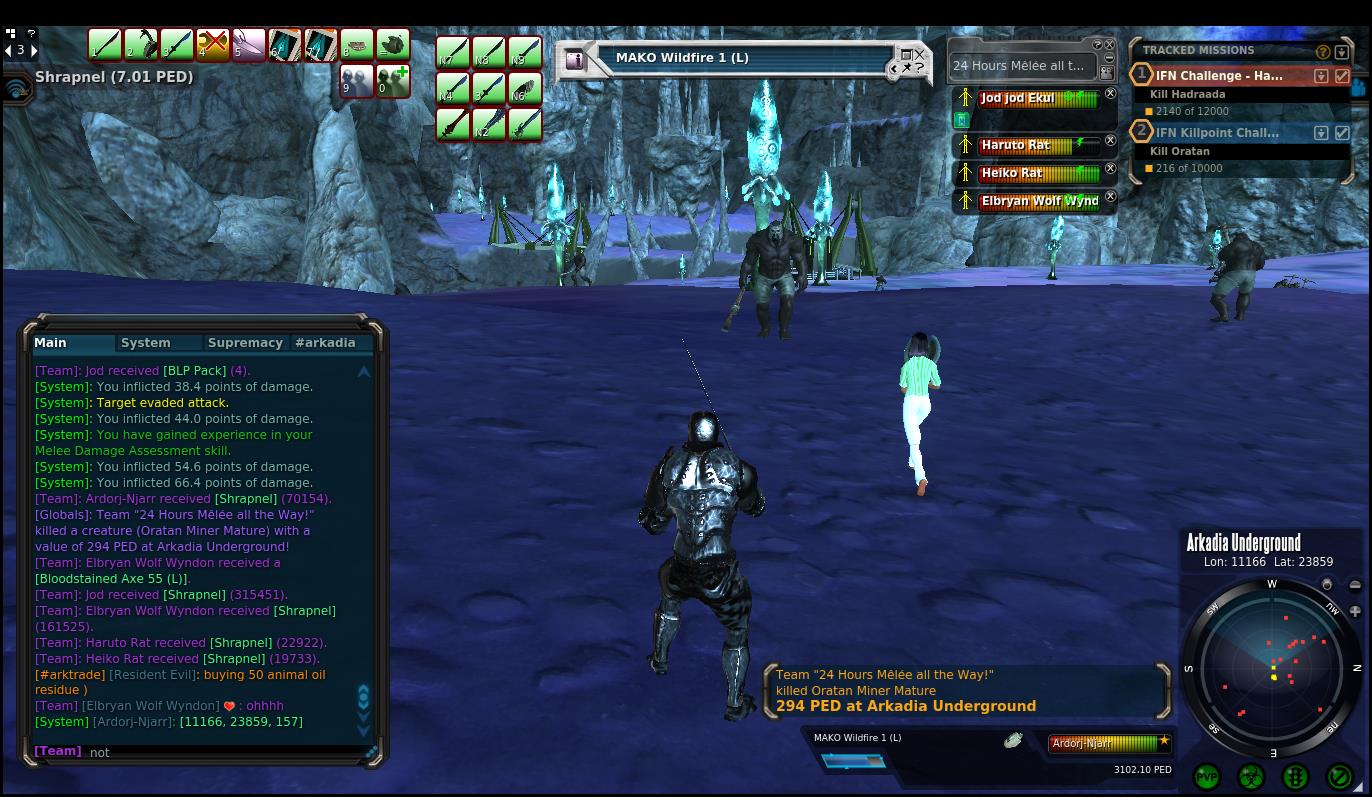Open Tracked Missions help
This screenshot has height=797, width=1372.
click(x=1323, y=51)
